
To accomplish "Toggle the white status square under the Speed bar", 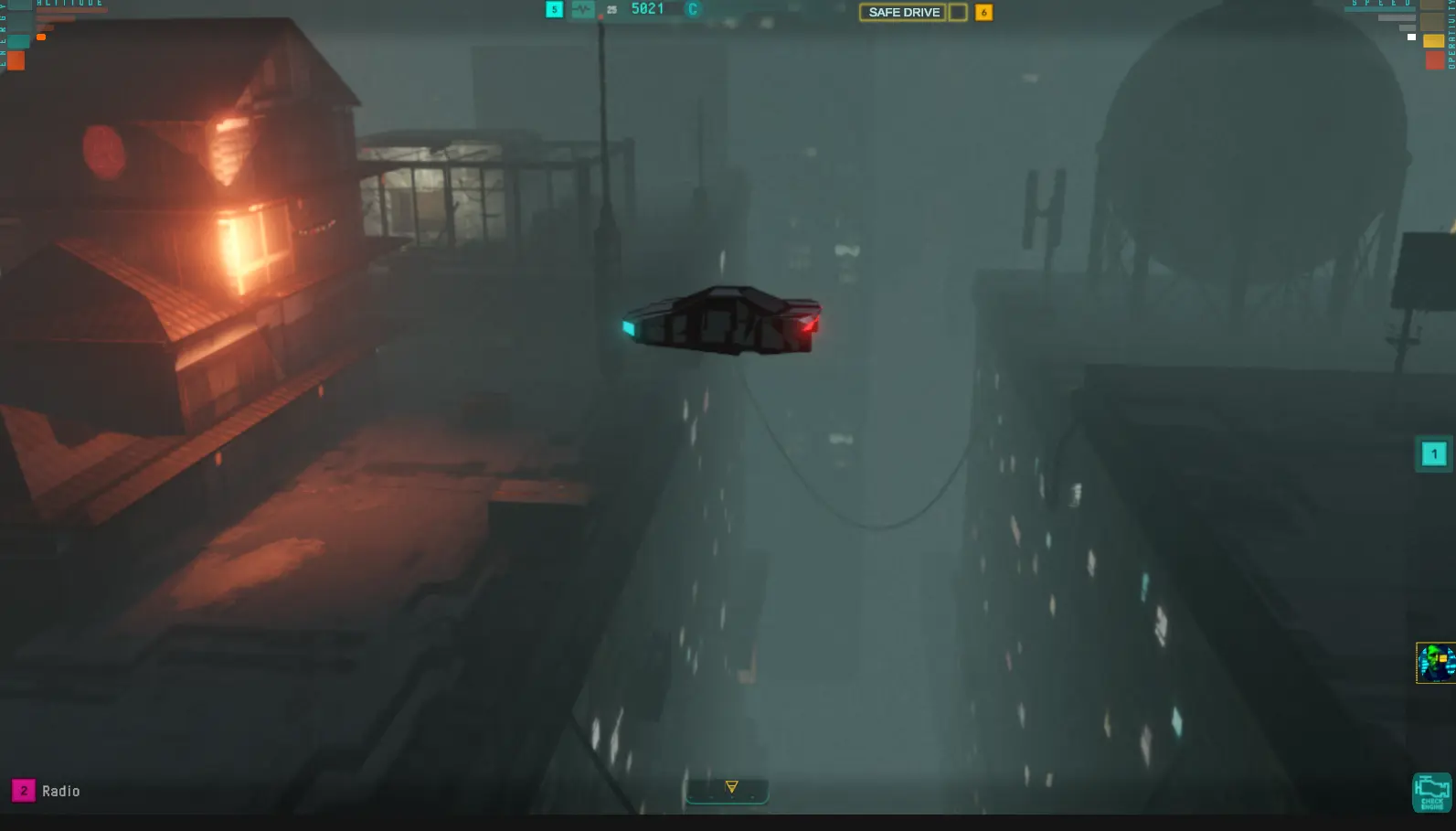I will (x=1411, y=37).
